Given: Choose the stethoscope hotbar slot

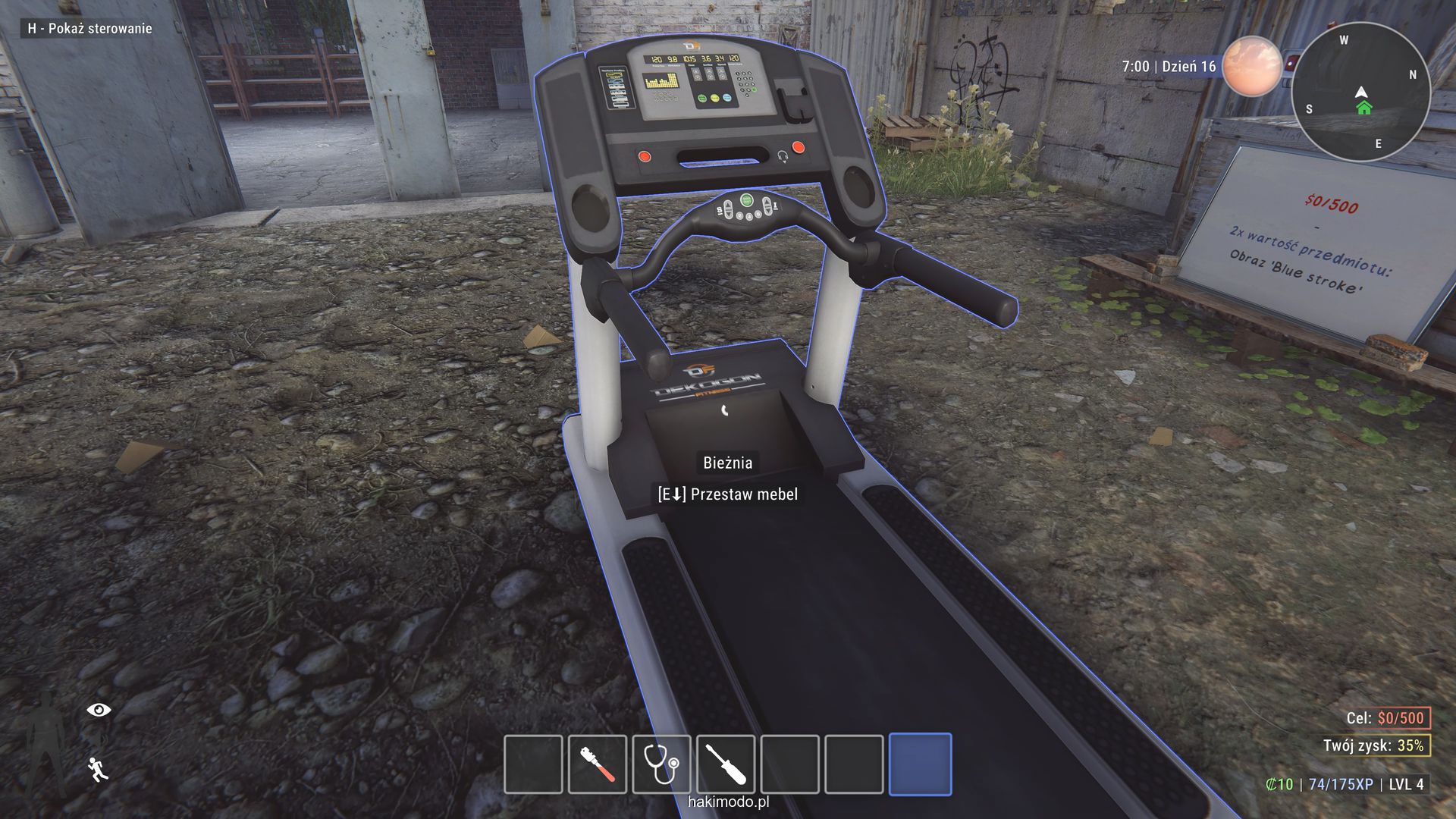Looking at the screenshot, I should 661,764.
